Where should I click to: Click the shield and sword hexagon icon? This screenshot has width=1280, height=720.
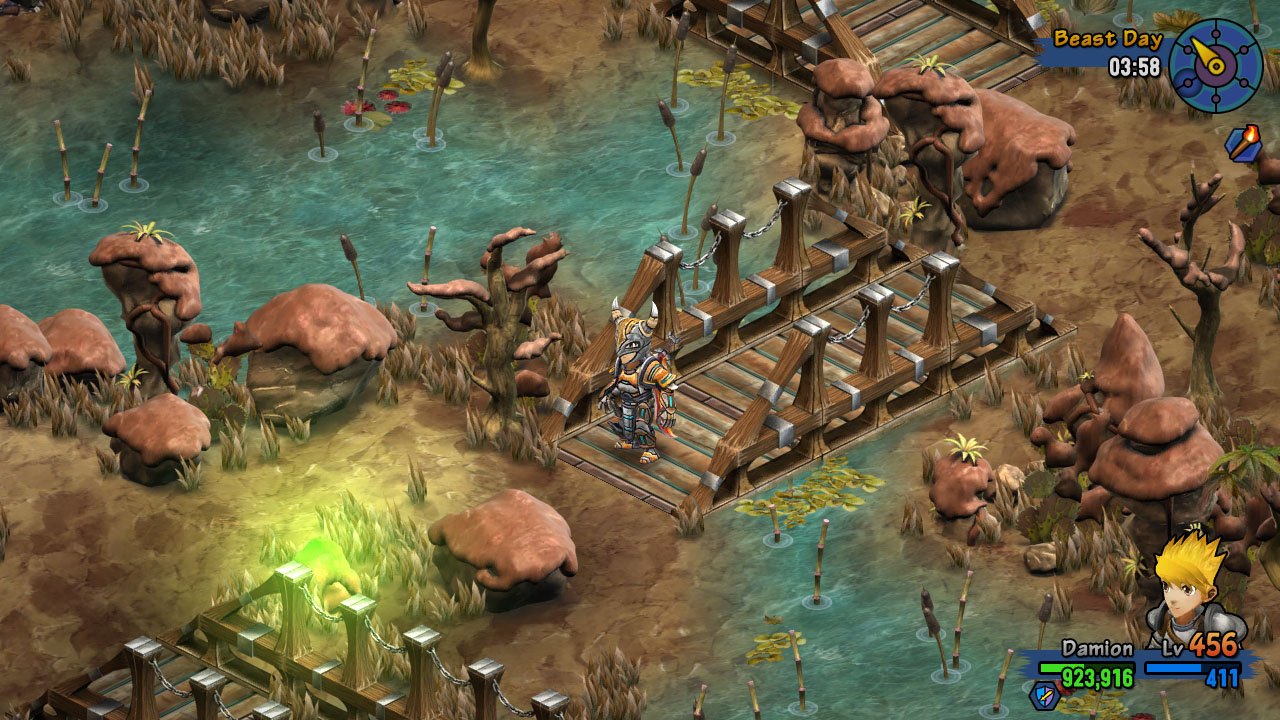1044,694
